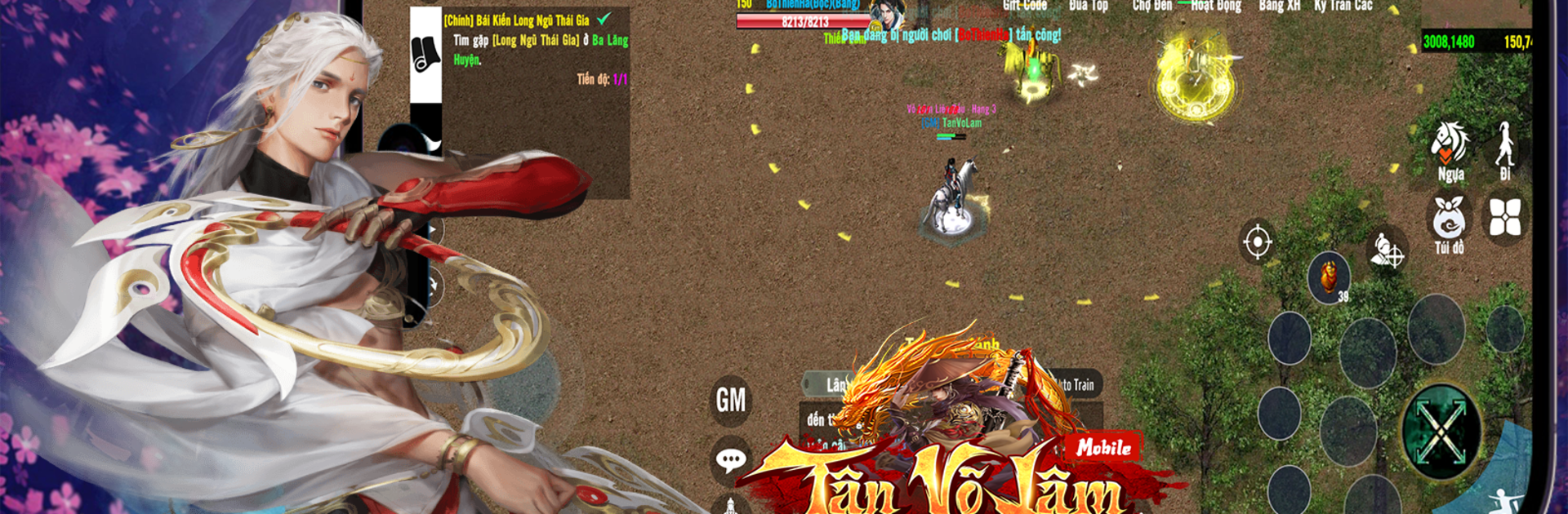The width and height of the screenshot is (1568, 514).
Task: Toggle the Đi walk mode
Action: (1505, 151)
